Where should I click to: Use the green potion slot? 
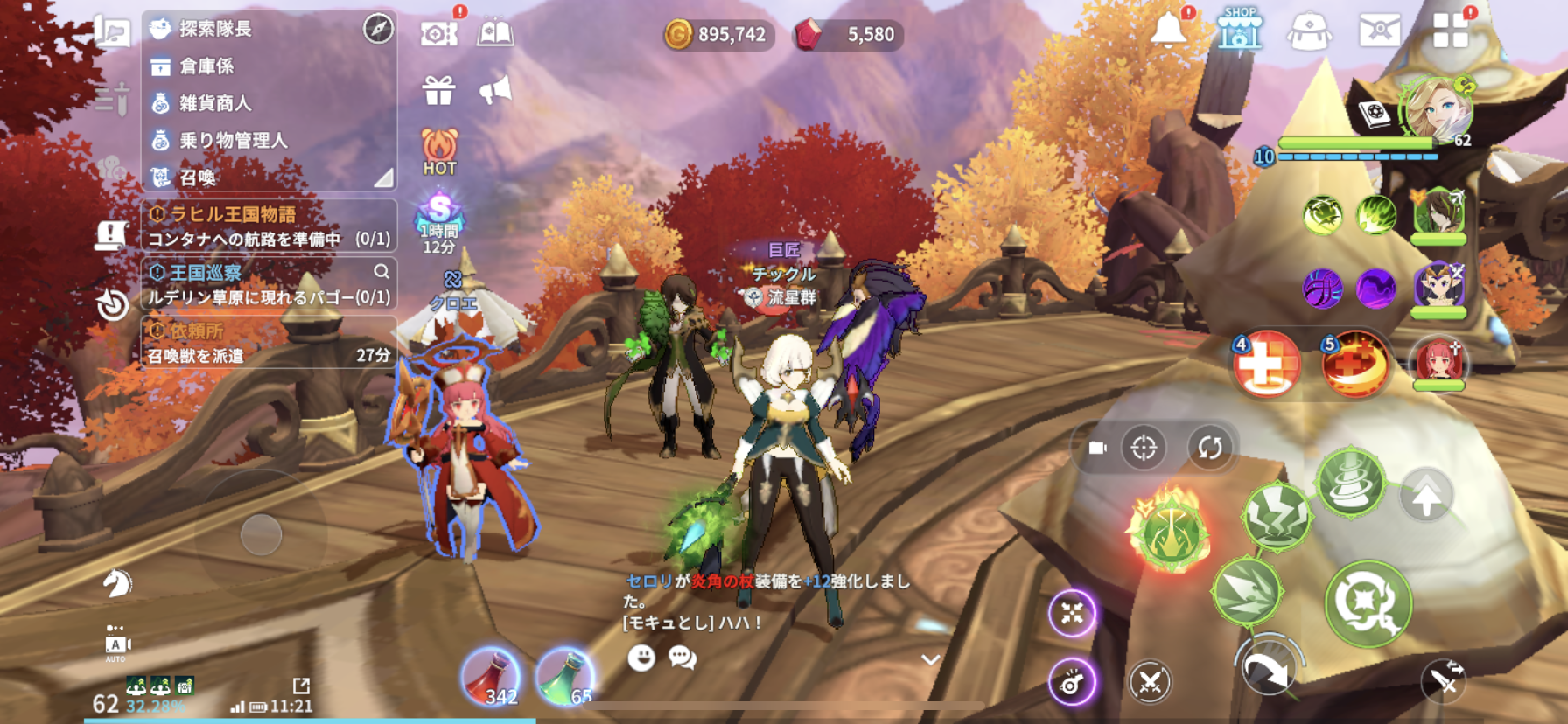coord(565,677)
